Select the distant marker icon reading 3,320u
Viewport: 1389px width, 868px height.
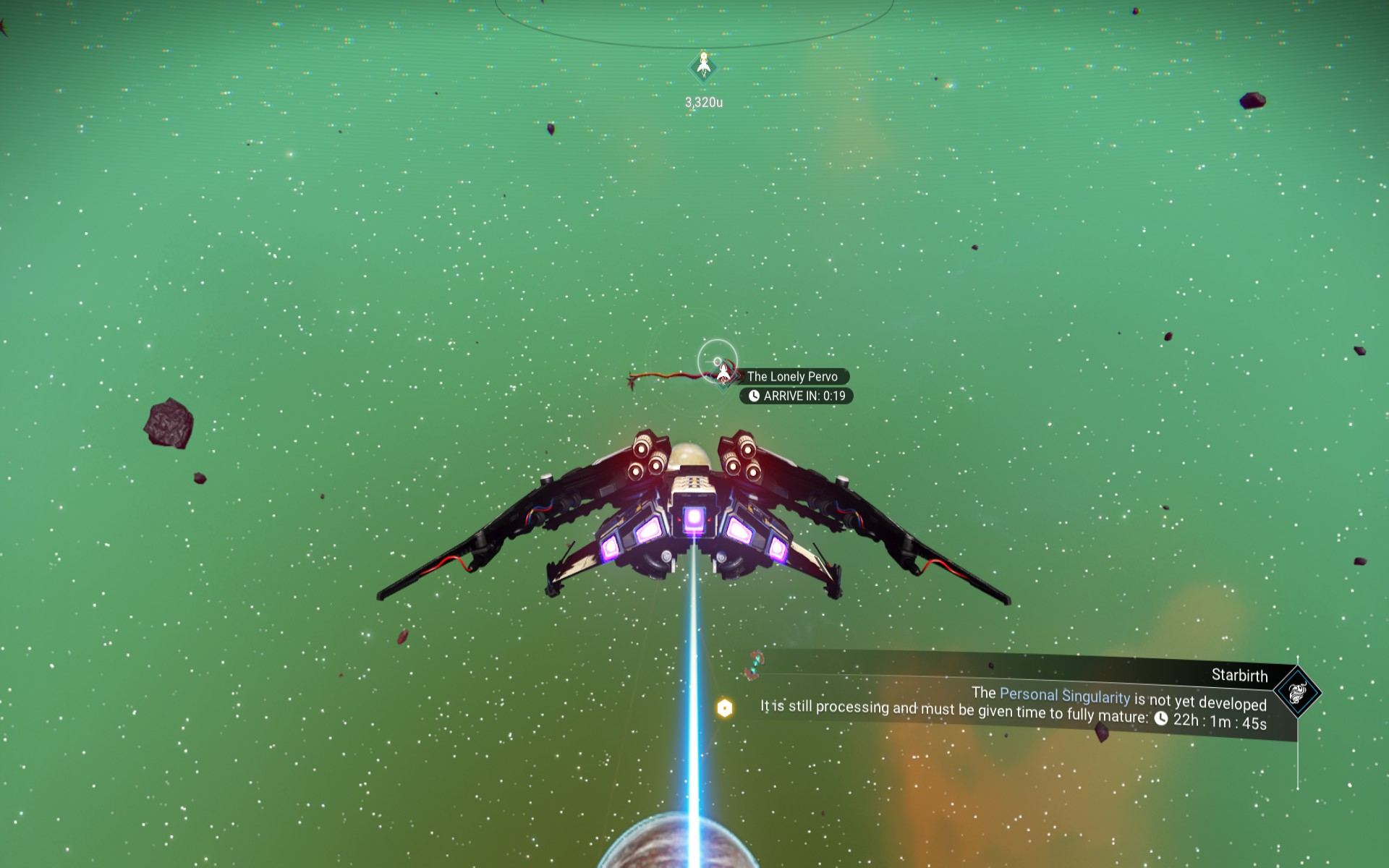coord(703,67)
